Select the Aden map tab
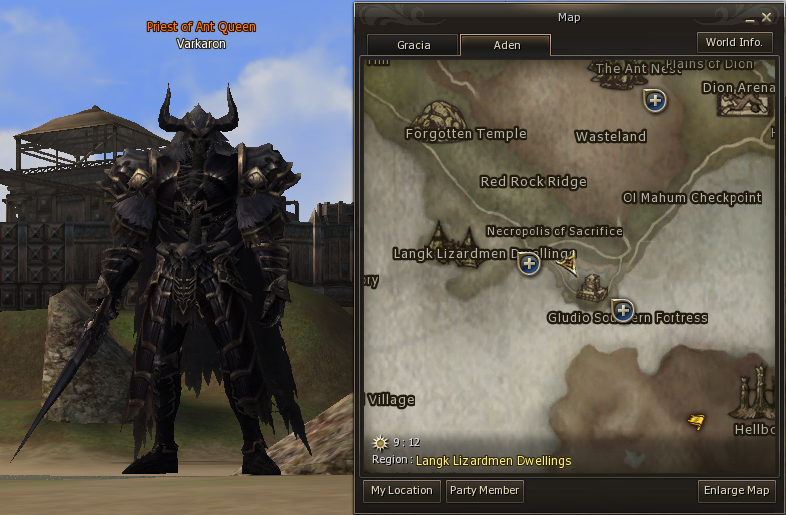The image size is (786, 515). pos(506,46)
